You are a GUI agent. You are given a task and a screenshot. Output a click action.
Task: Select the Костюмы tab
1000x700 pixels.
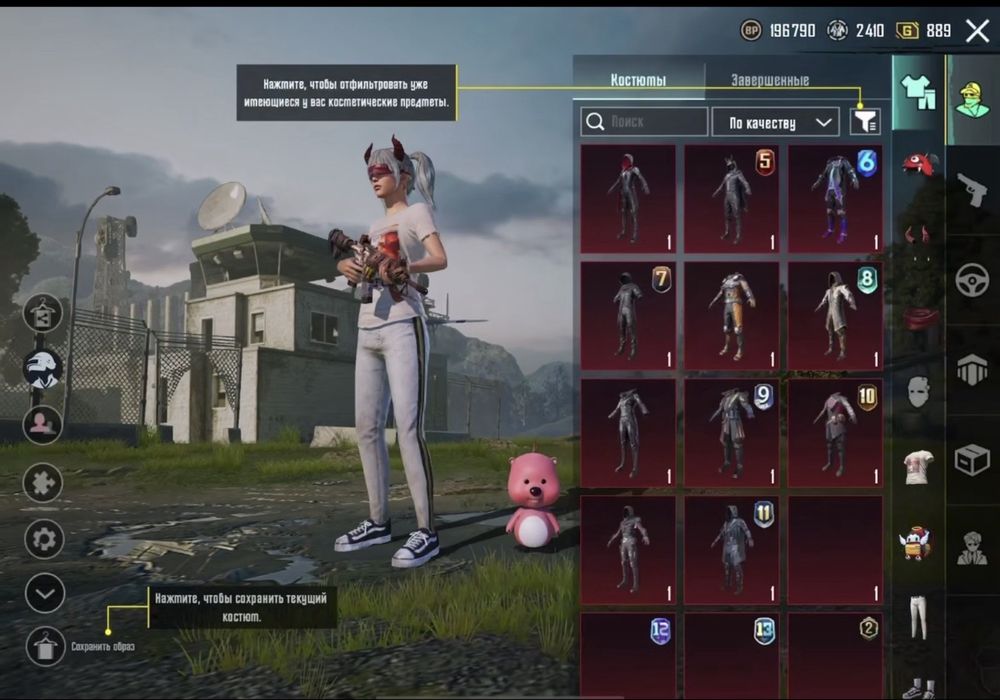[x=638, y=80]
